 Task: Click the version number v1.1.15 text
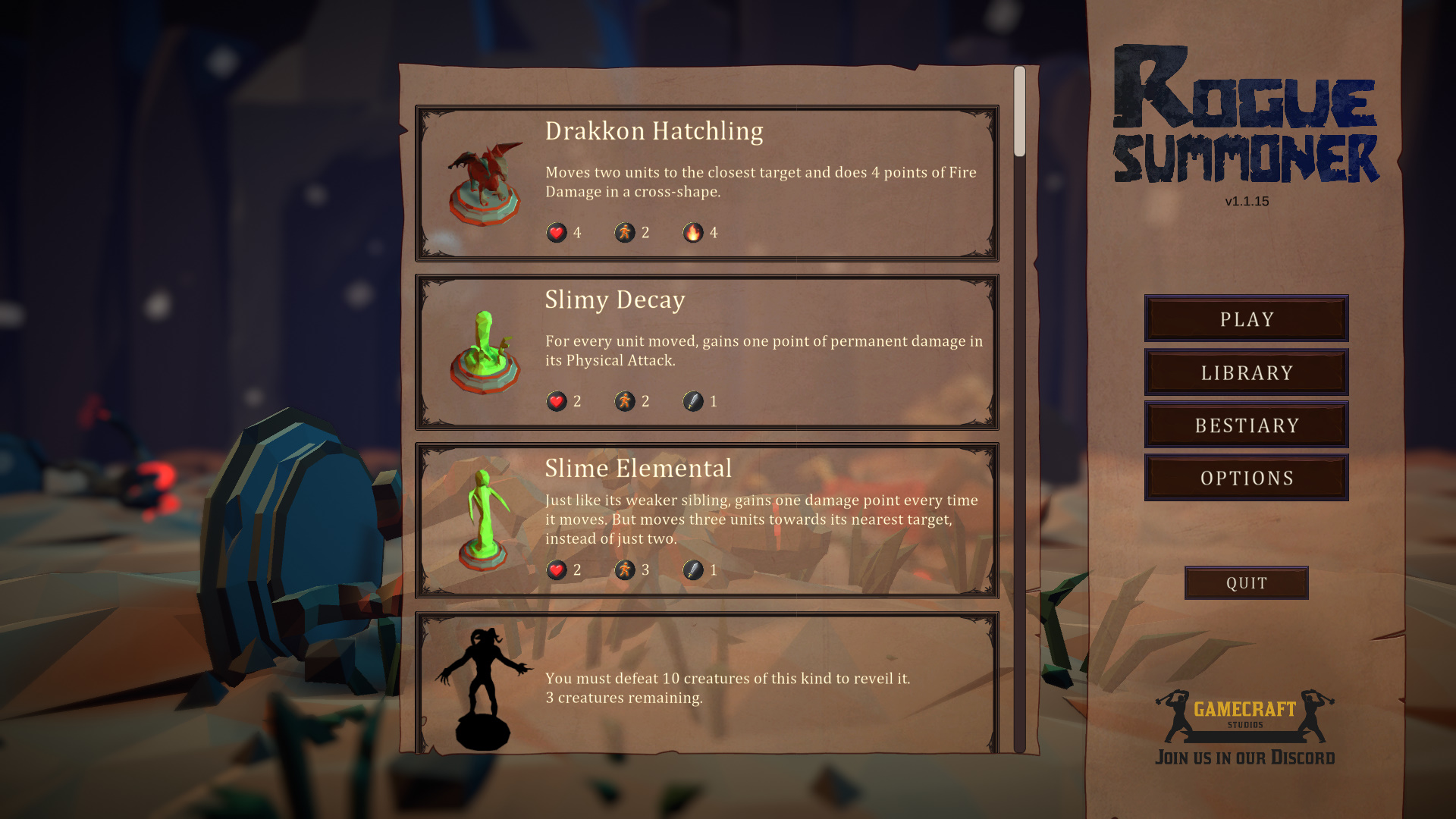tap(1246, 201)
